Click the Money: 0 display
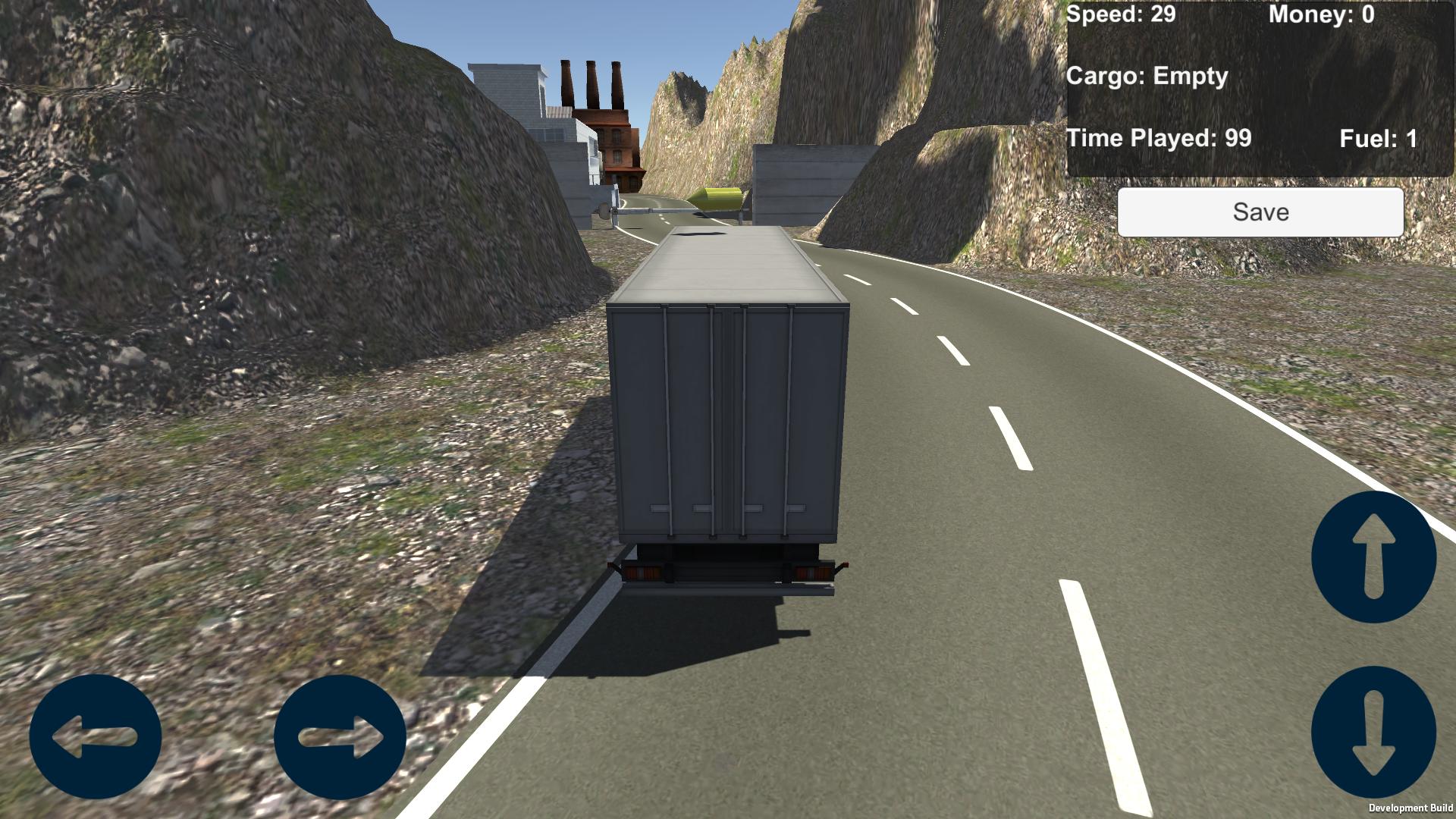Viewport: 1456px width, 819px height. click(x=1320, y=14)
